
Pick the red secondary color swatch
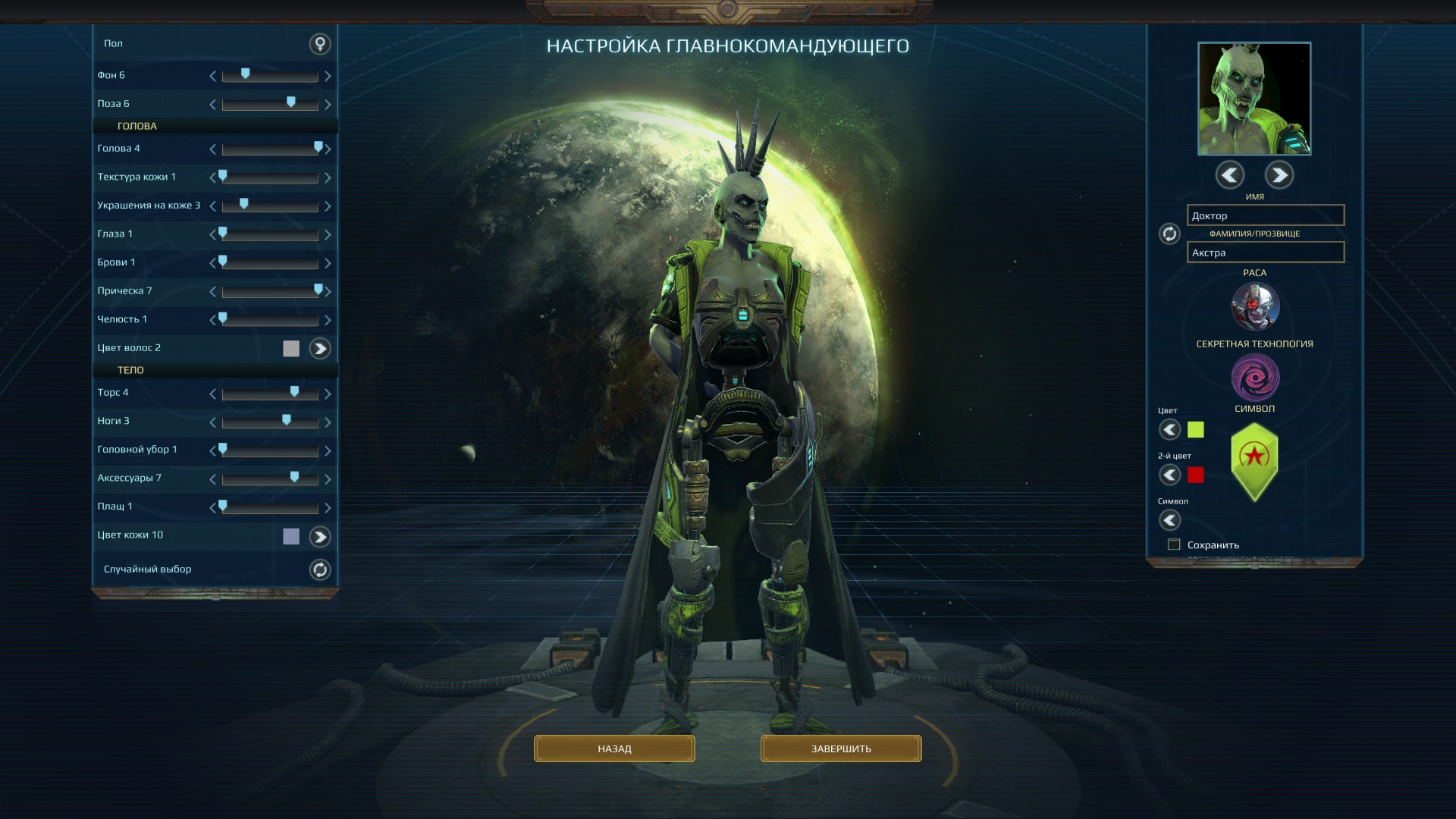click(1196, 475)
